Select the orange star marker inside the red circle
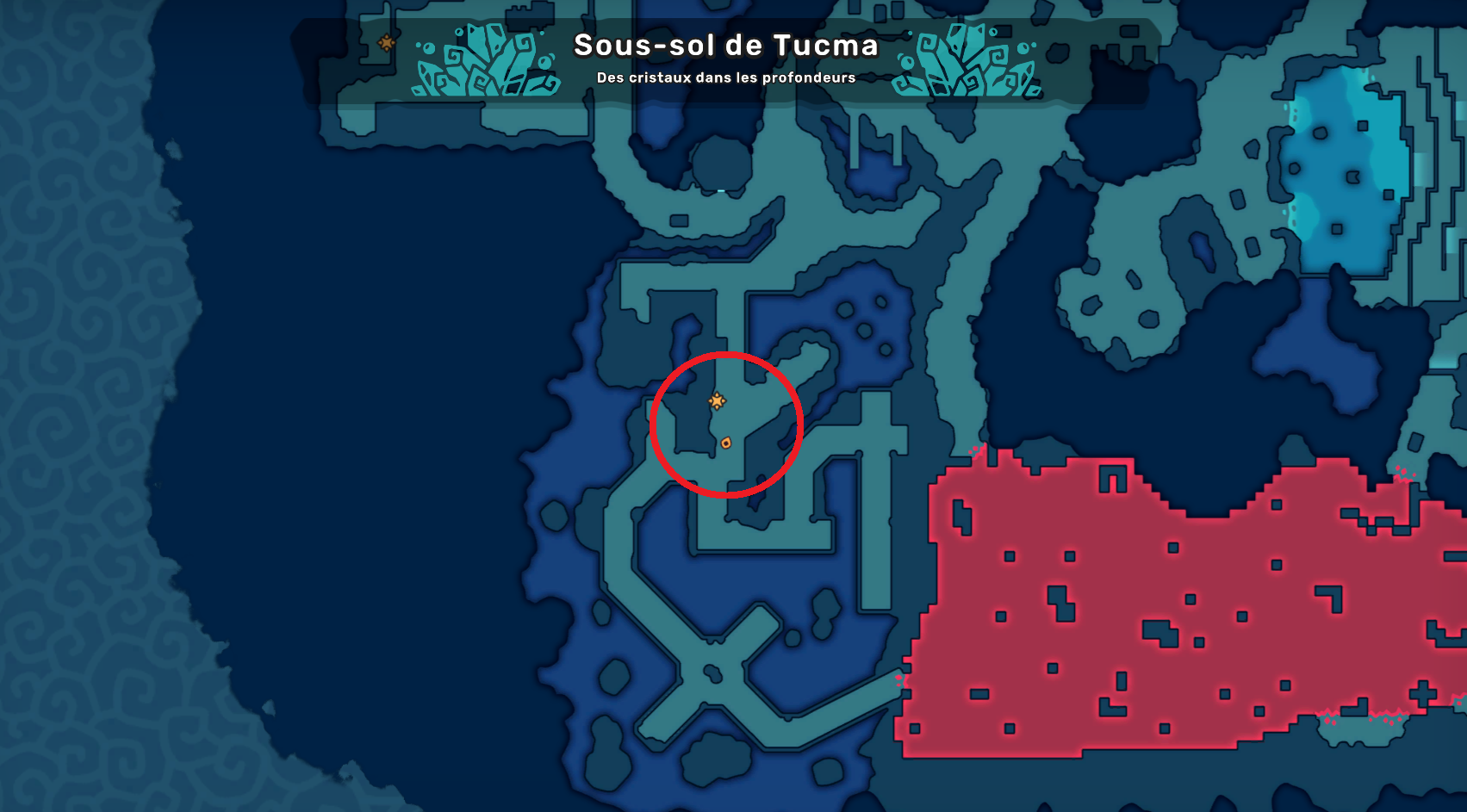1467x812 pixels. pyautogui.click(x=718, y=400)
